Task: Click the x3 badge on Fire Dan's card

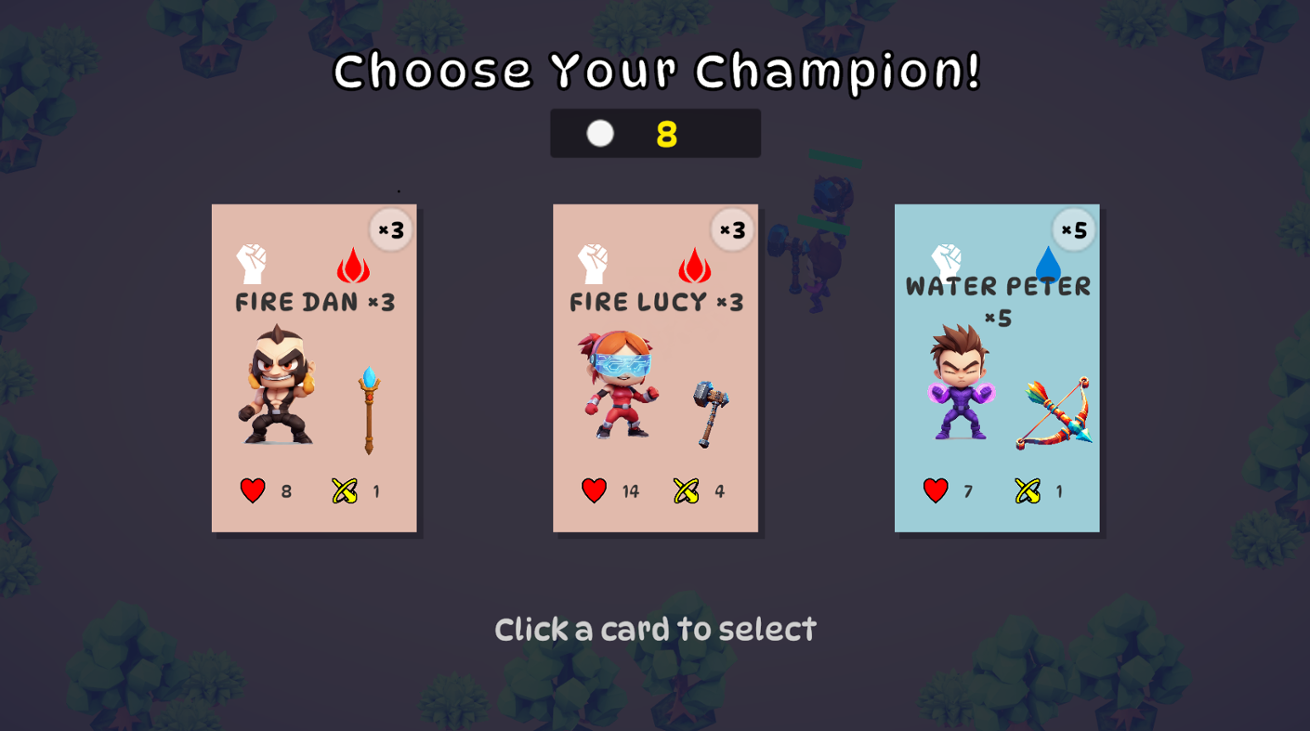Action: click(390, 230)
